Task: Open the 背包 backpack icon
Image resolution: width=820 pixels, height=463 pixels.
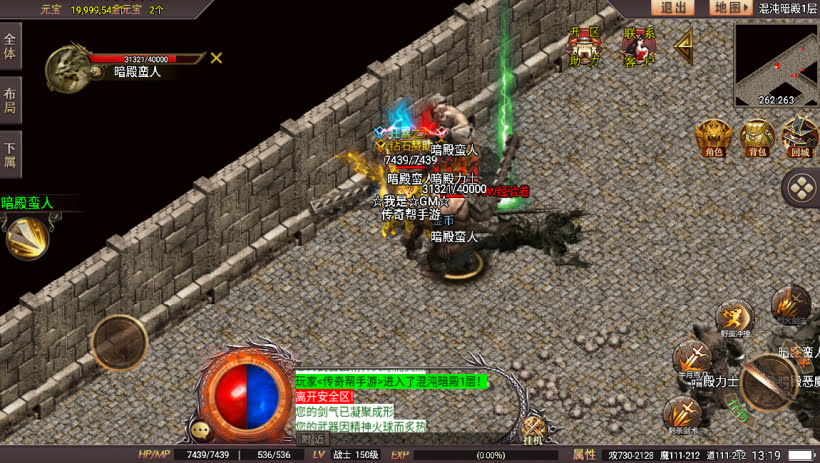Action: (757, 136)
